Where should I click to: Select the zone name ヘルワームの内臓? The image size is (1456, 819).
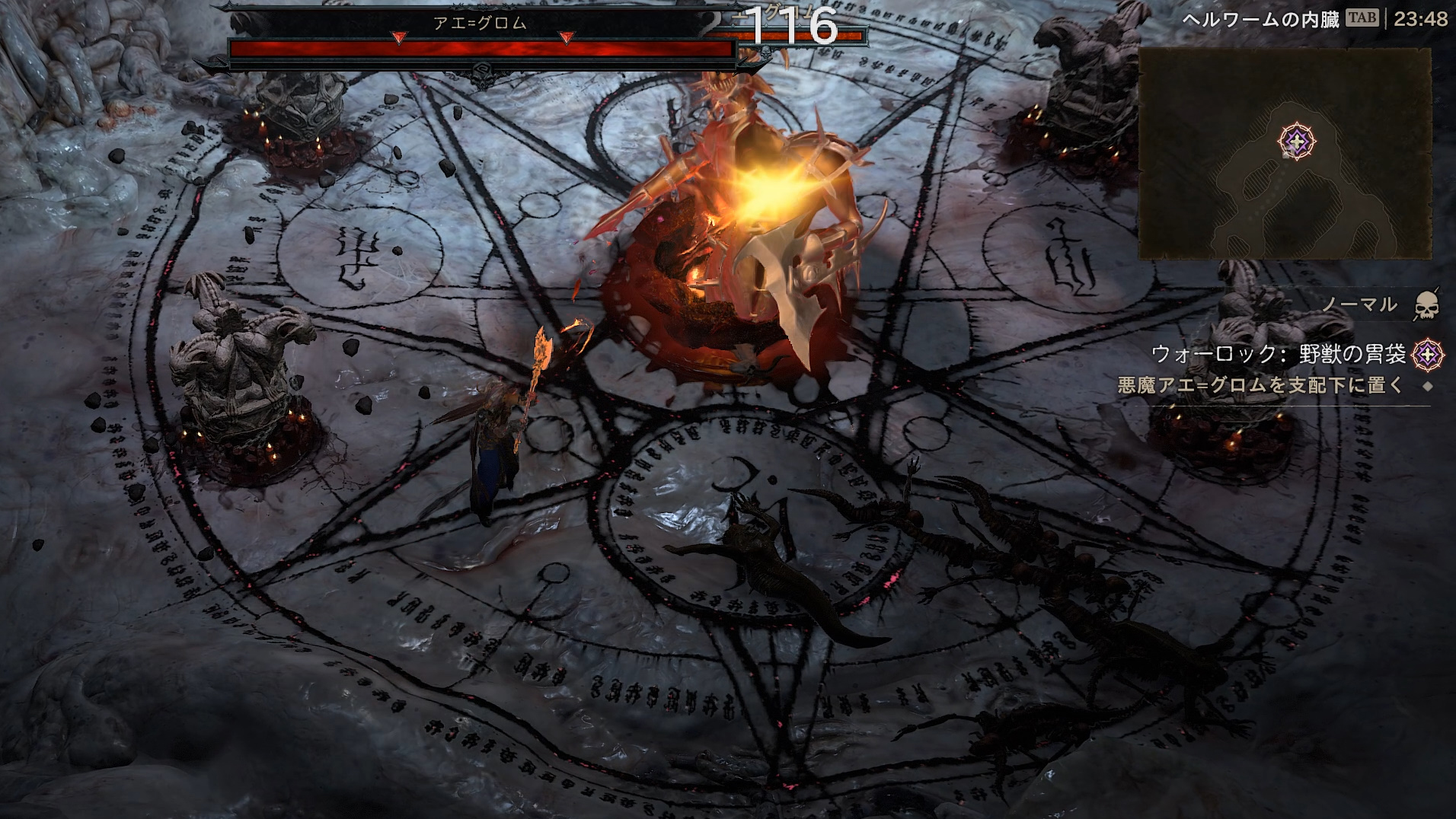(x=1260, y=19)
